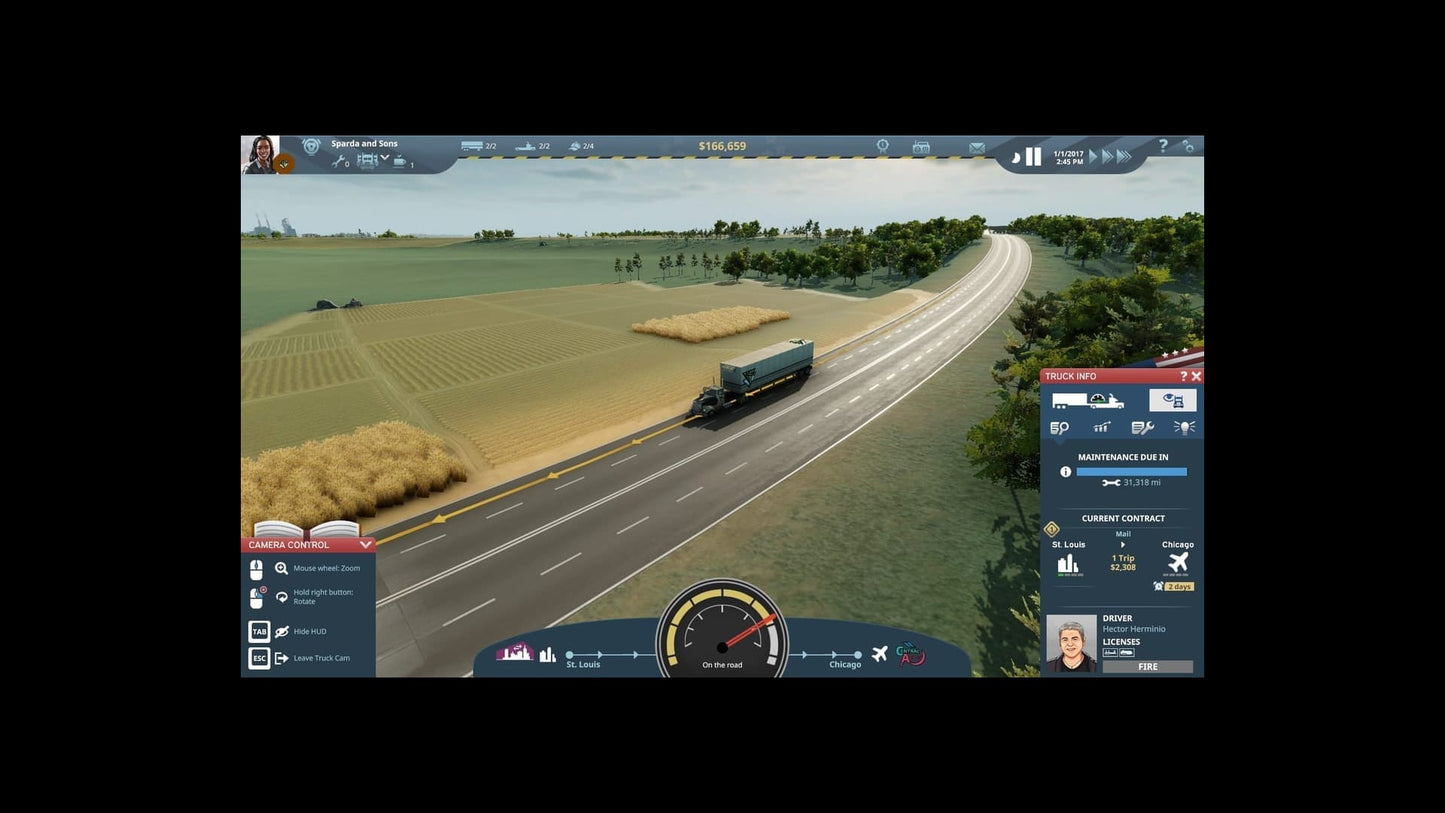Select the wrench icon below company name
Viewport: 1445px width, 813px height.
coord(340,161)
